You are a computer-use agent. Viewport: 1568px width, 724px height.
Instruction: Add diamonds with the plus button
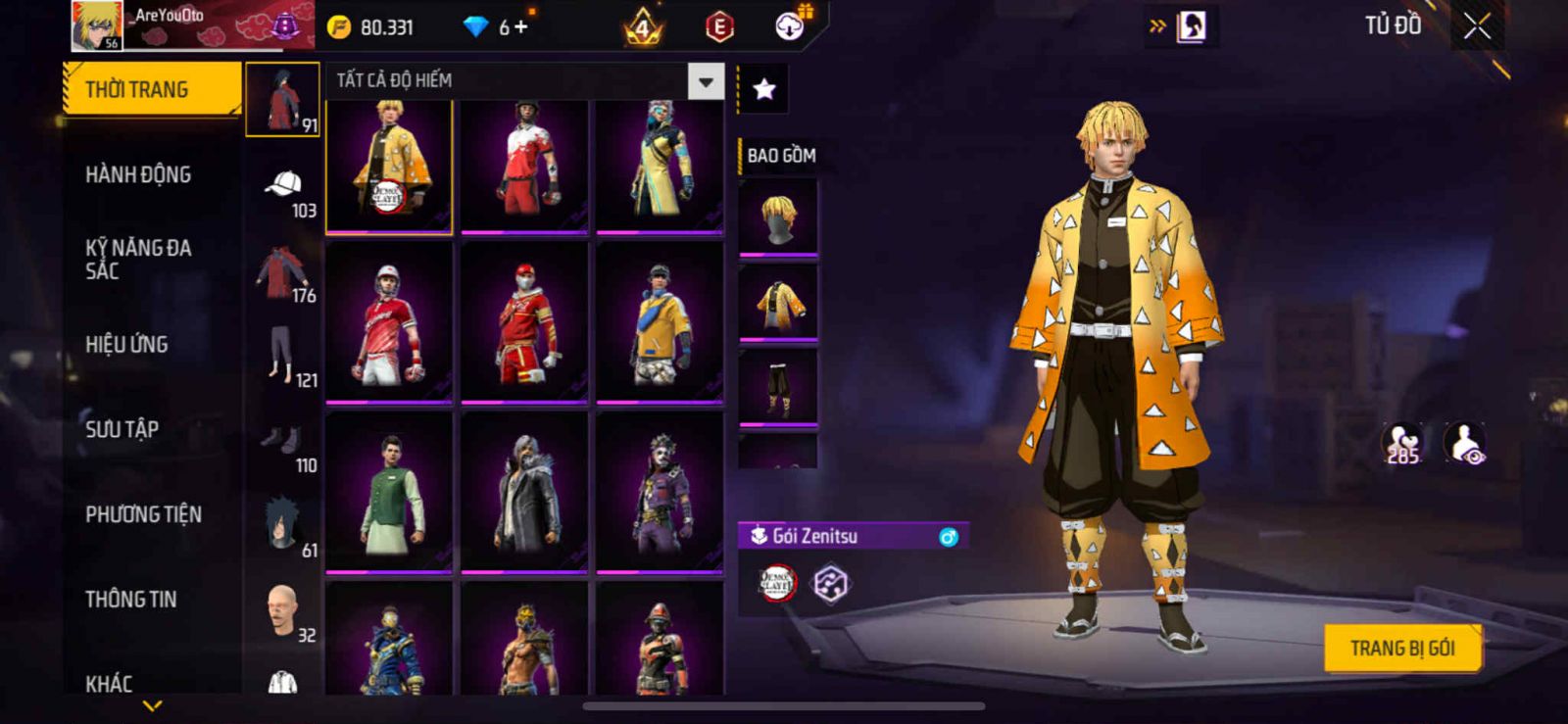[520, 26]
